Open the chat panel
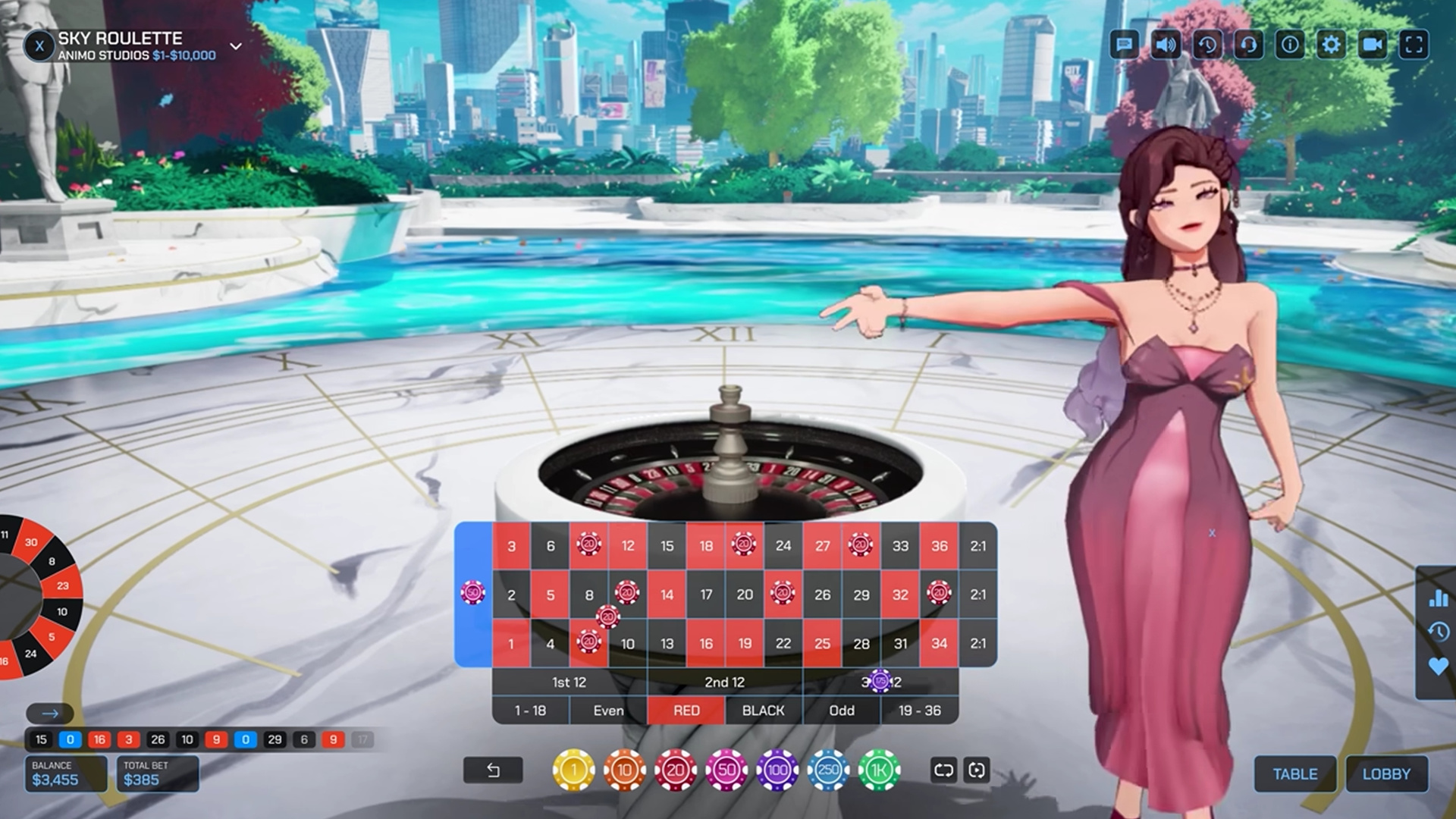Viewport: 1456px width, 819px height. click(1125, 45)
